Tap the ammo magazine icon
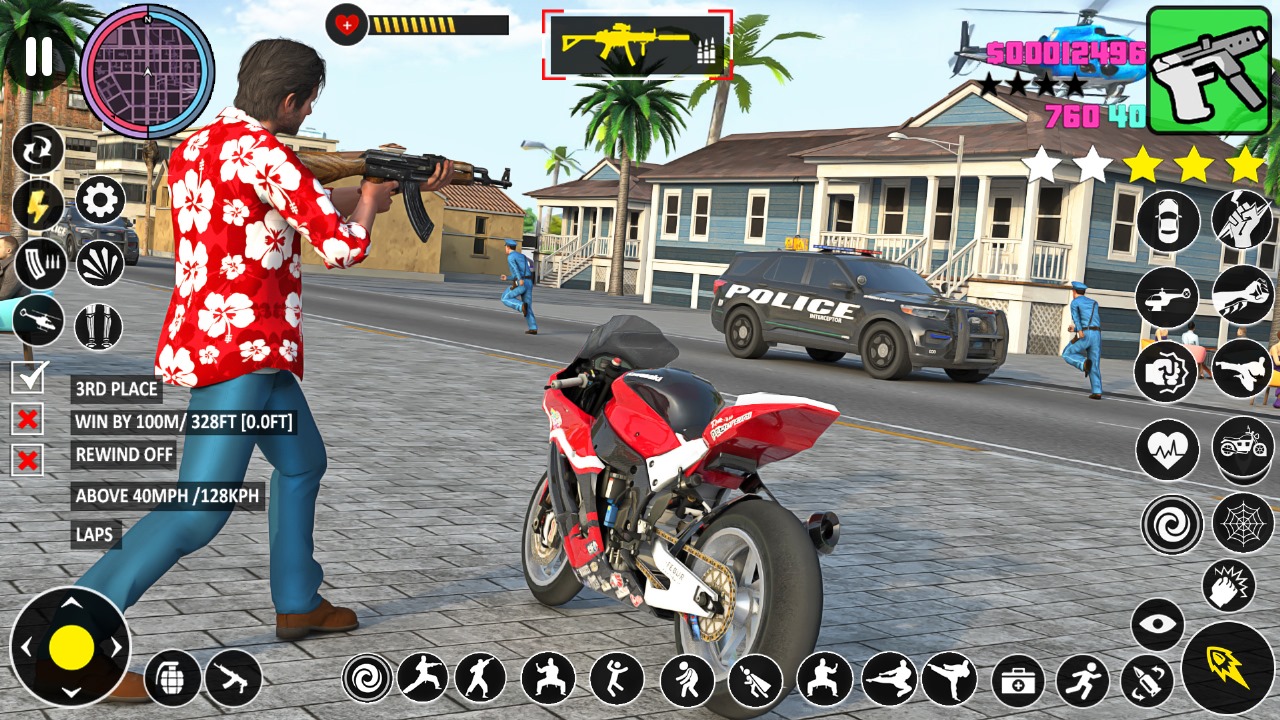 coord(40,263)
